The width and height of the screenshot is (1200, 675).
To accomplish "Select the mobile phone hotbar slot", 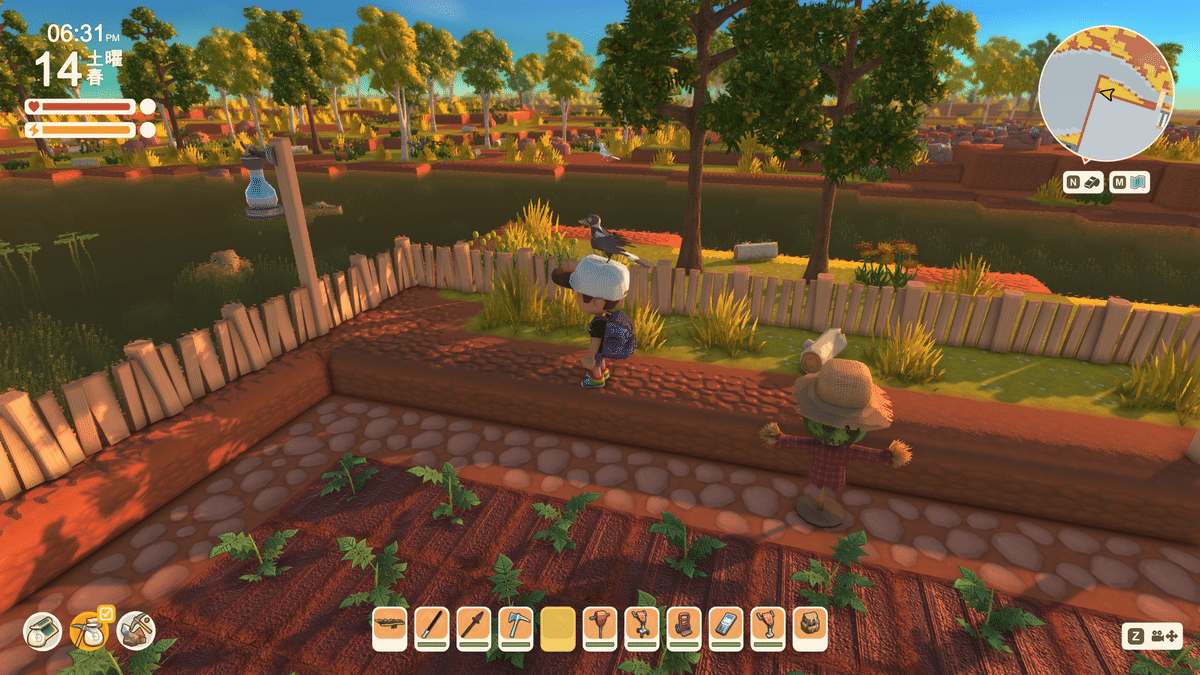I will [726, 628].
